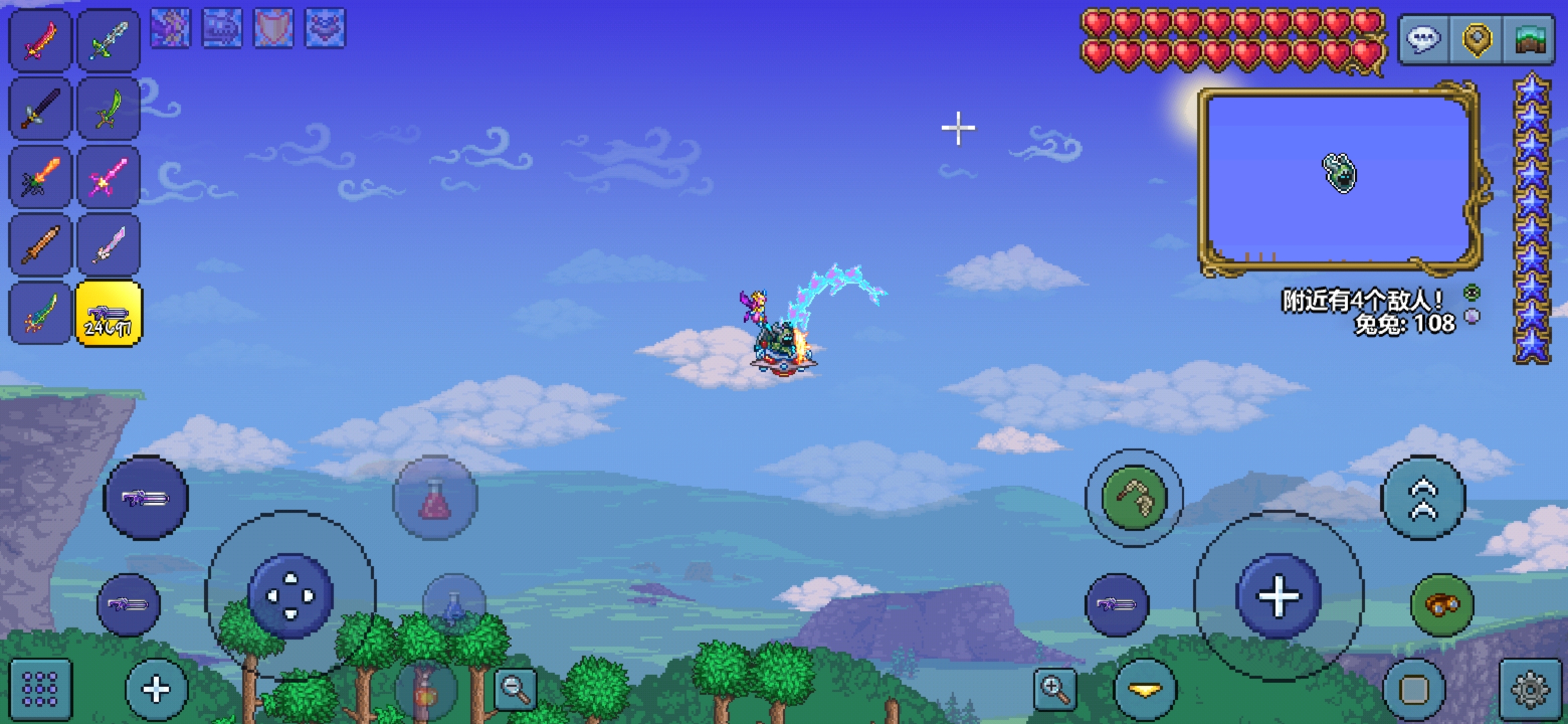
Task: Select the flaming orange sword slot
Action: [40, 178]
